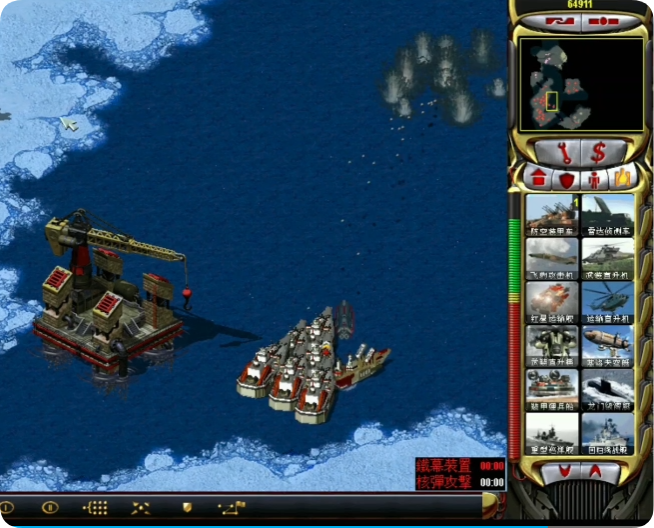Open the shield defenses production tab

(567, 179)
